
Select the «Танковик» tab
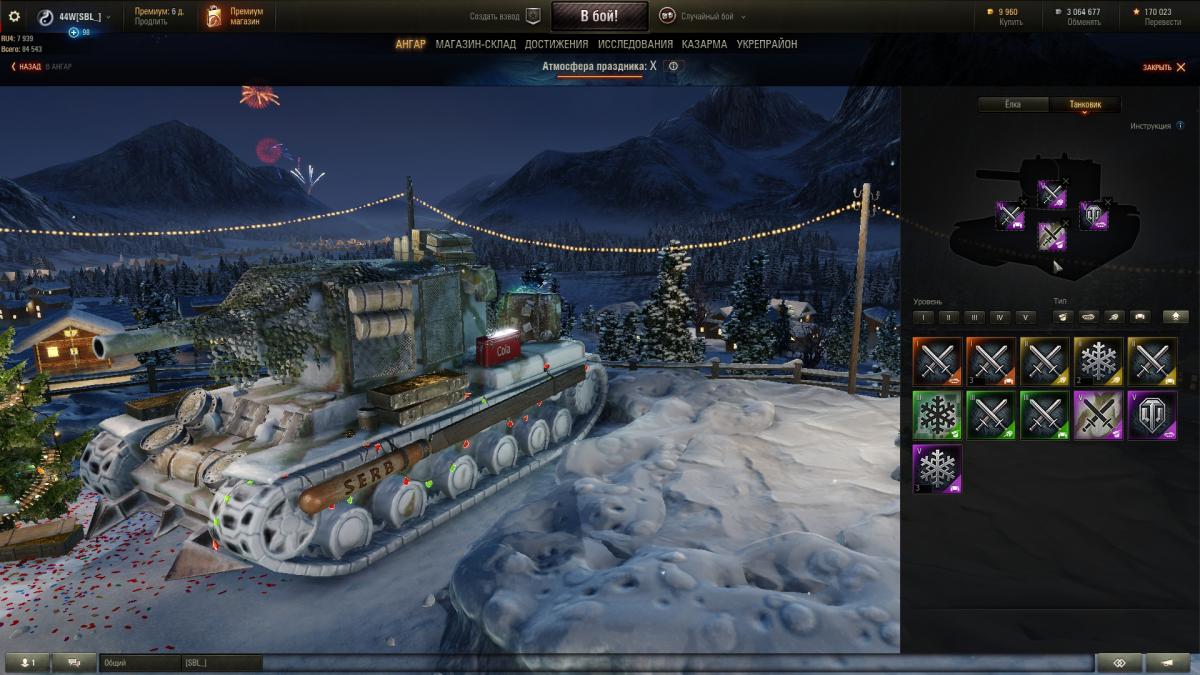pyautogui.click(x=1085, y=104)
